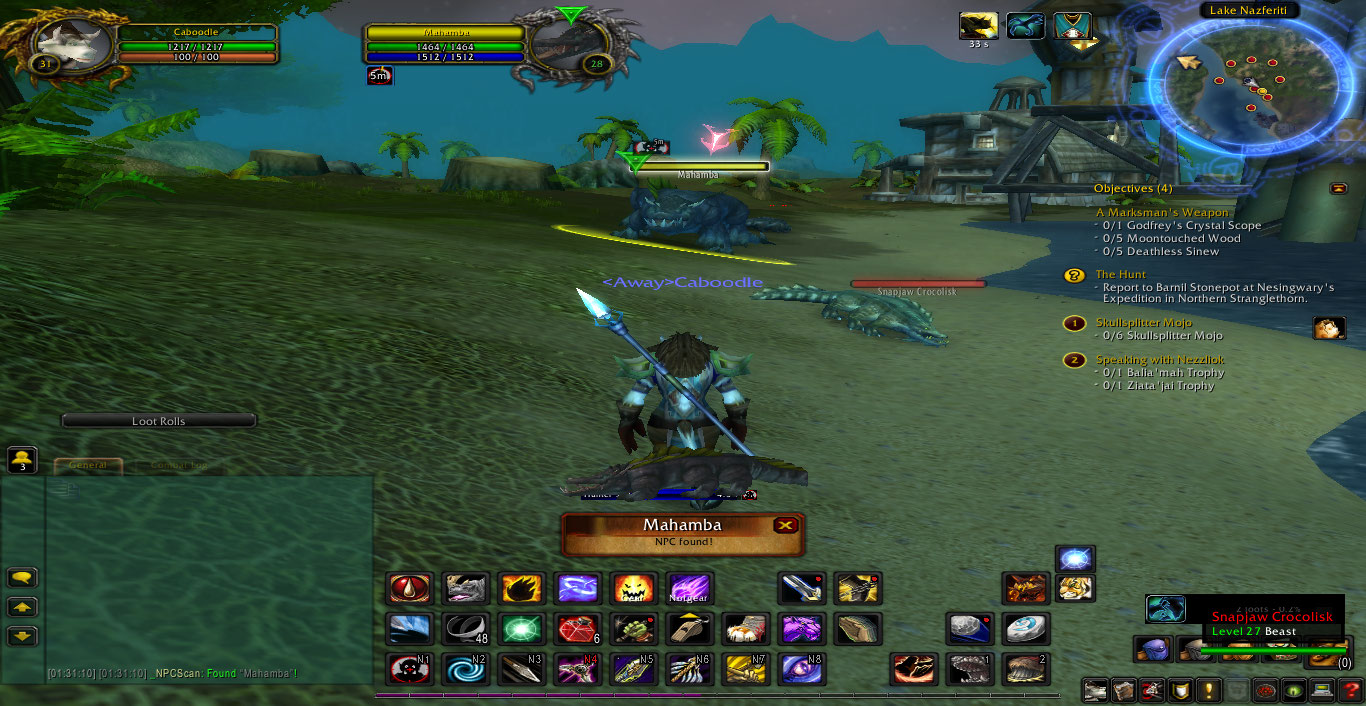Click the chat scroll-down arrow button
This screenshot has width=1366, height=706.
(x=22, y=635)
